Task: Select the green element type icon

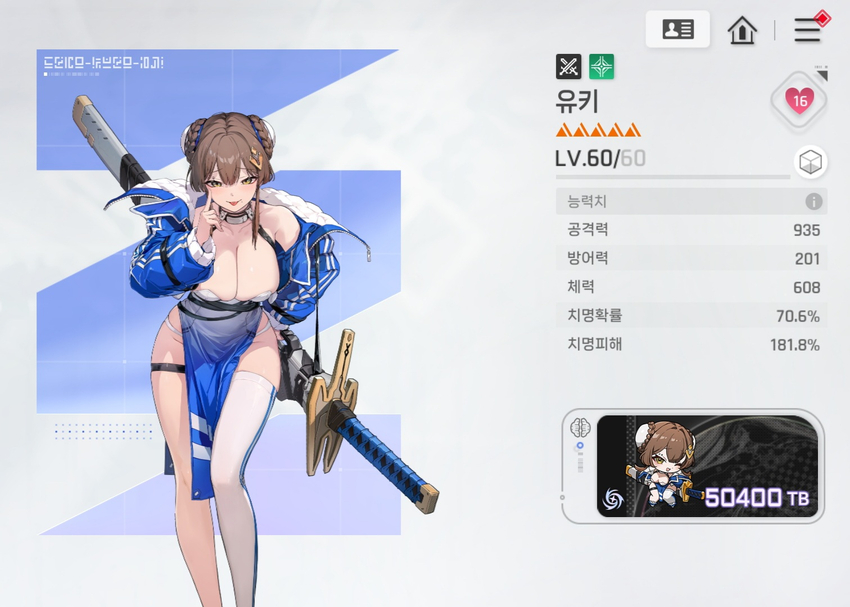Action: tap(602, 67)
